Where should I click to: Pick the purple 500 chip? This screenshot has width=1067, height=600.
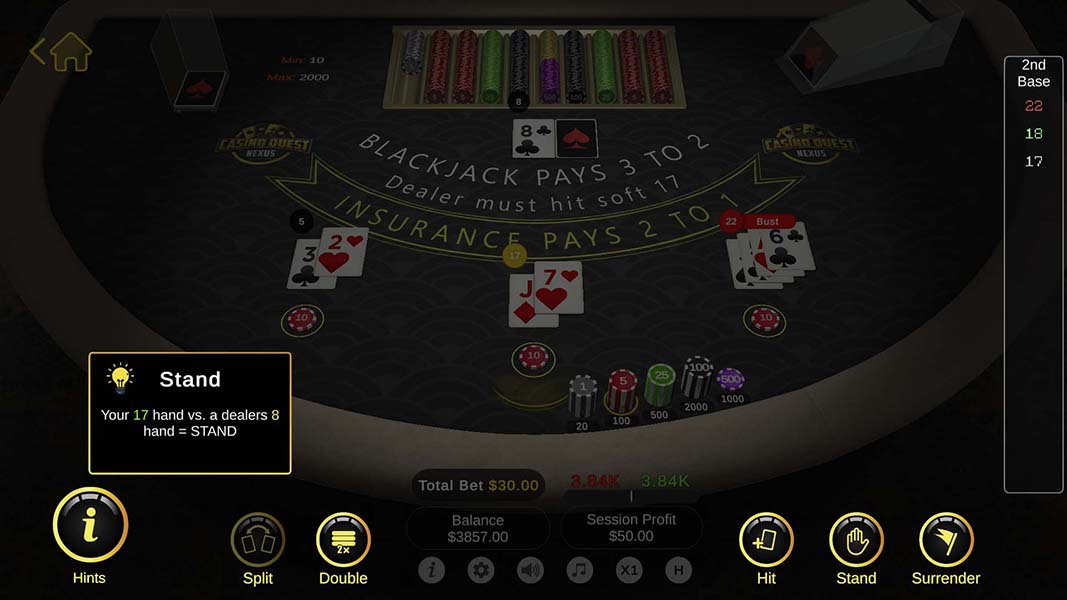point(731,381)
